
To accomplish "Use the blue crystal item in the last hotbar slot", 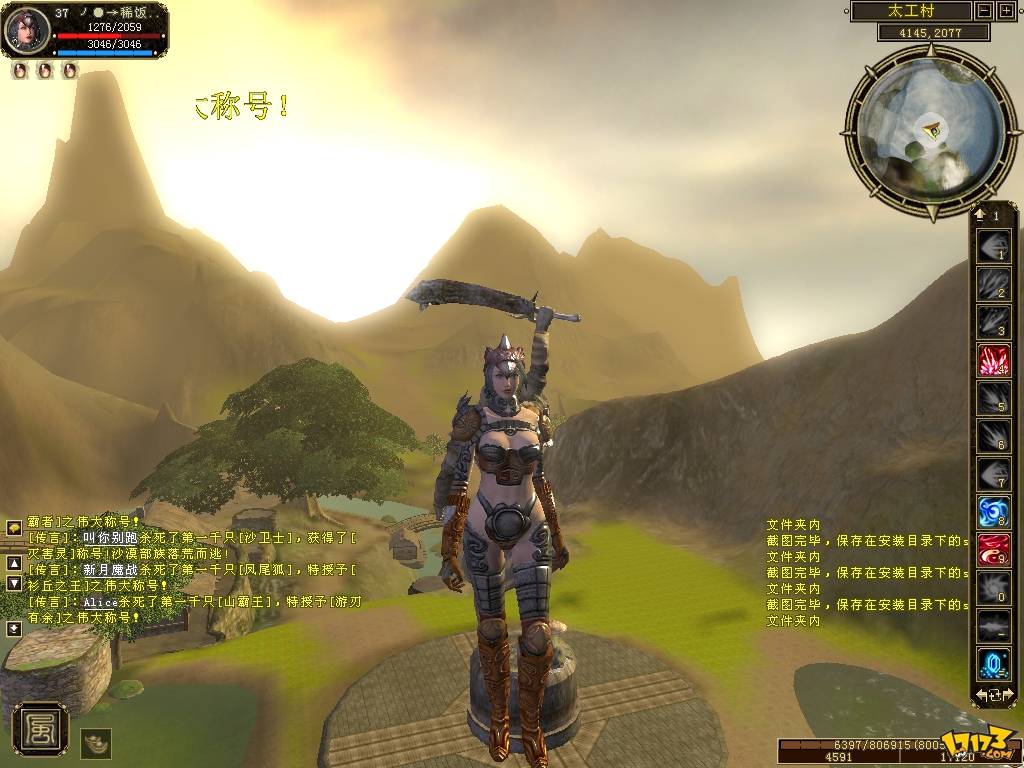I will coord(993,664).
